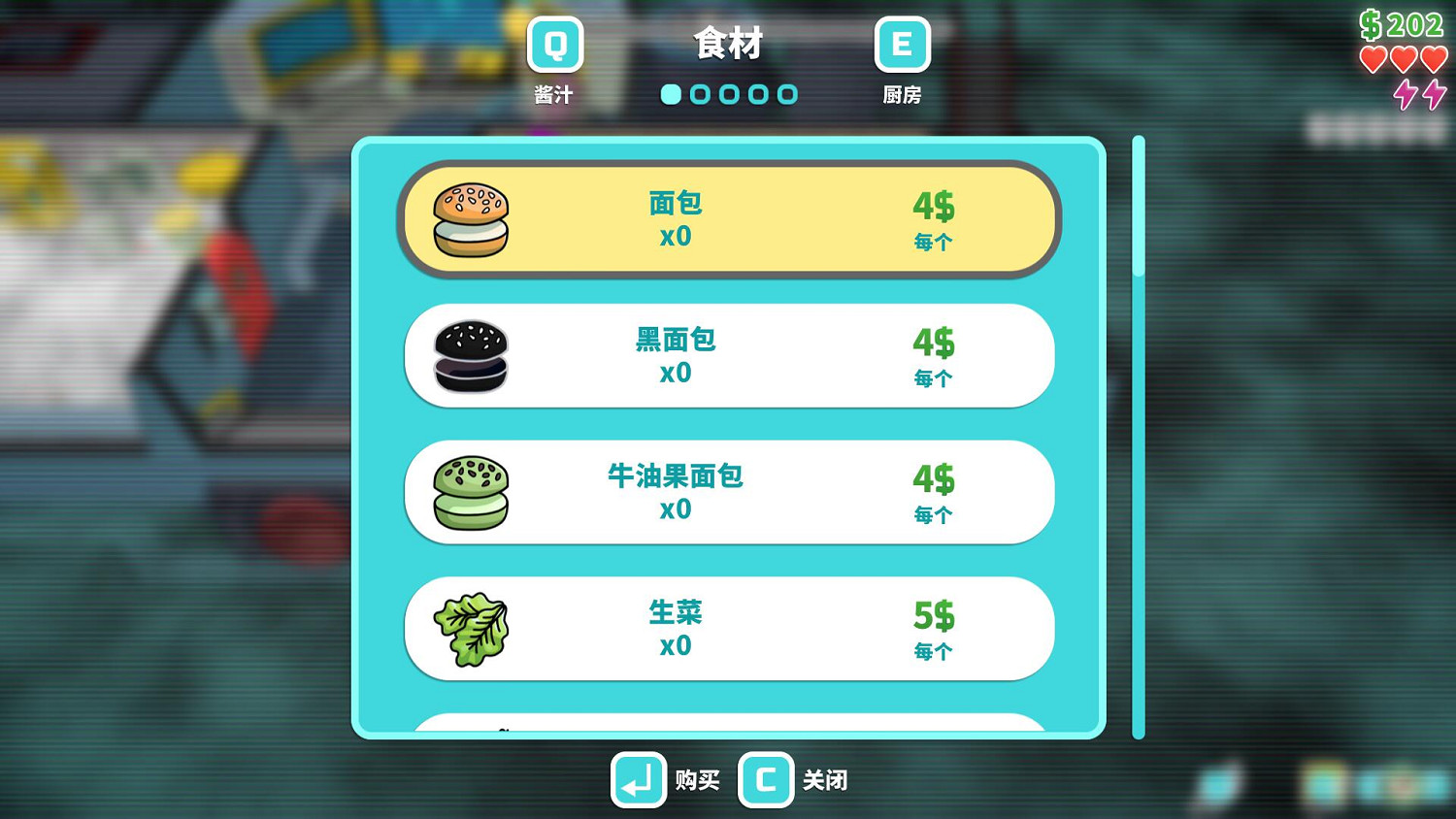Click the $202 money display
Viewport: 1456px width, 819px height.
coord(1405,23)
